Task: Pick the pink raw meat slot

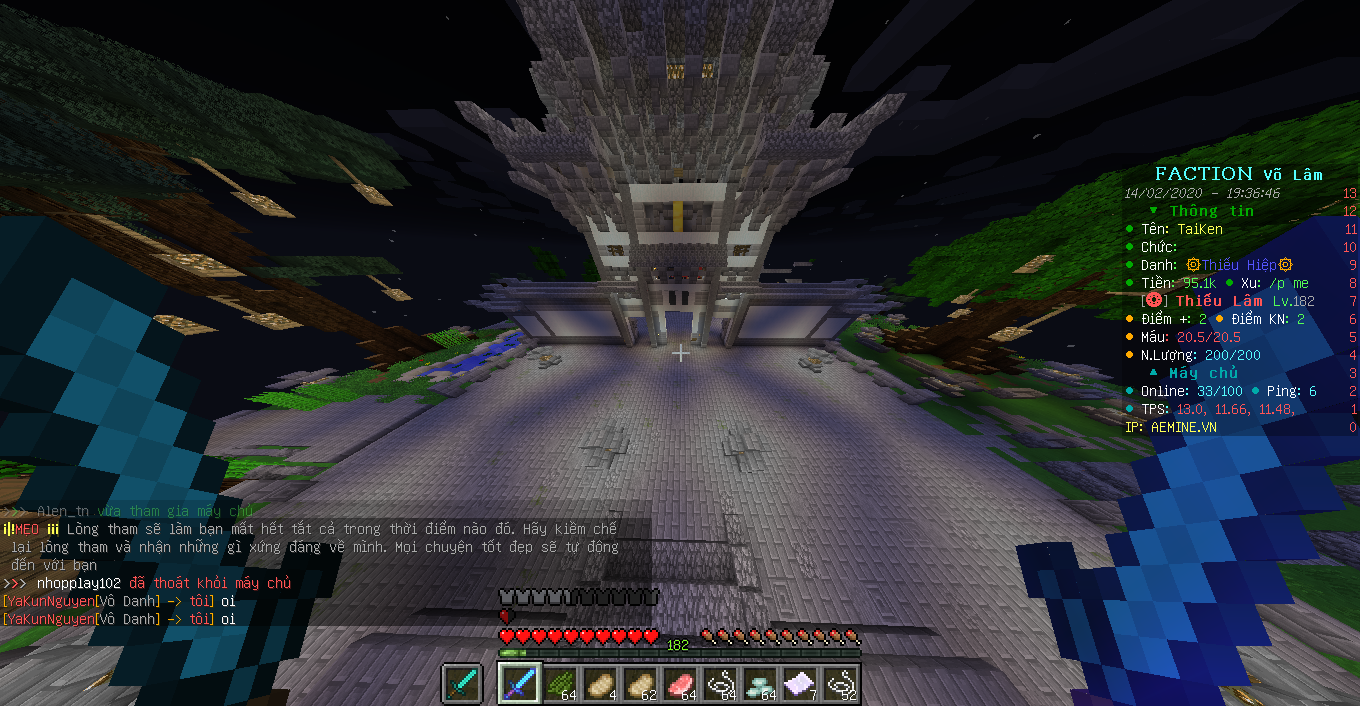Action: click(x=680, y=684)
